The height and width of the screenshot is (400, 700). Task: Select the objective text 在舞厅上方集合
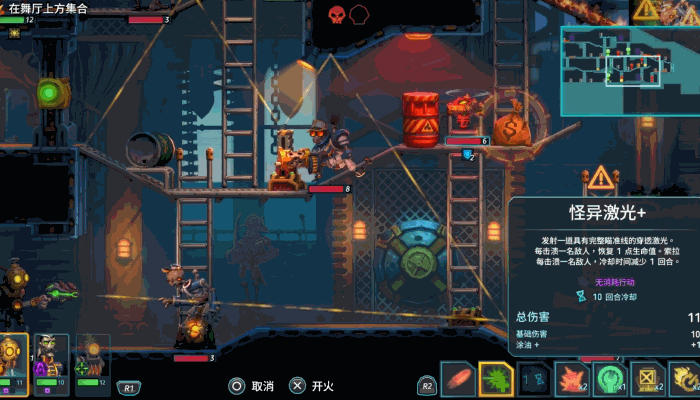[x=48, y=8]
